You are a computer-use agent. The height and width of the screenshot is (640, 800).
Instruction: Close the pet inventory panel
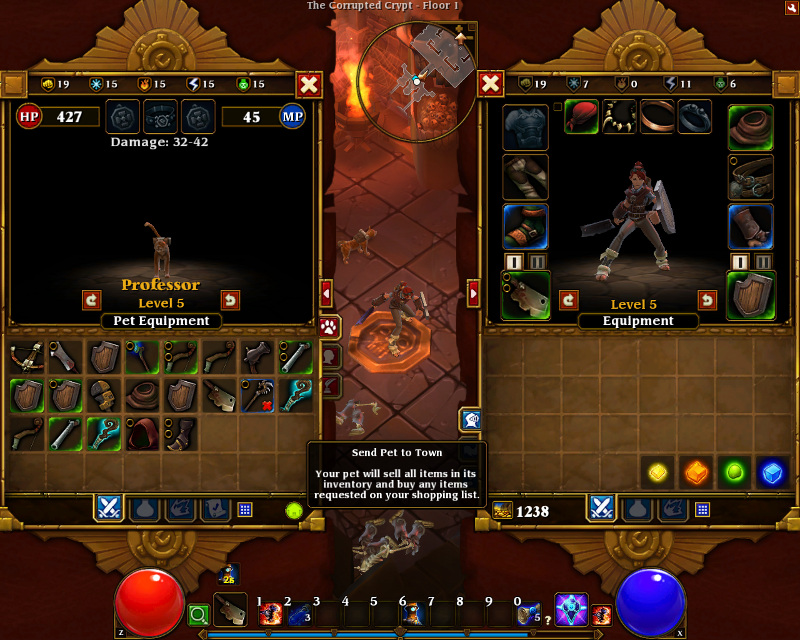point(309,85)
